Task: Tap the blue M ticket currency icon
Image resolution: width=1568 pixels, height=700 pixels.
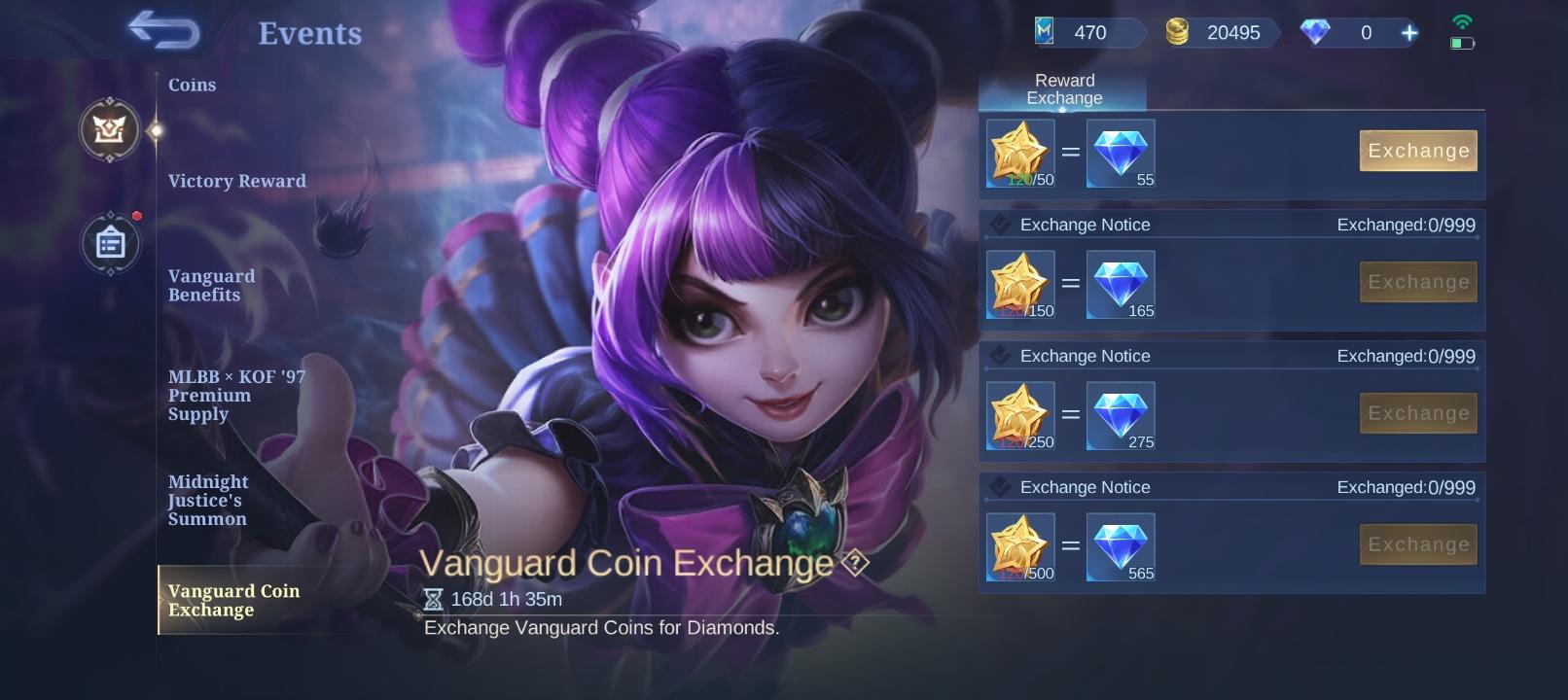Action: pos(1046,32)
